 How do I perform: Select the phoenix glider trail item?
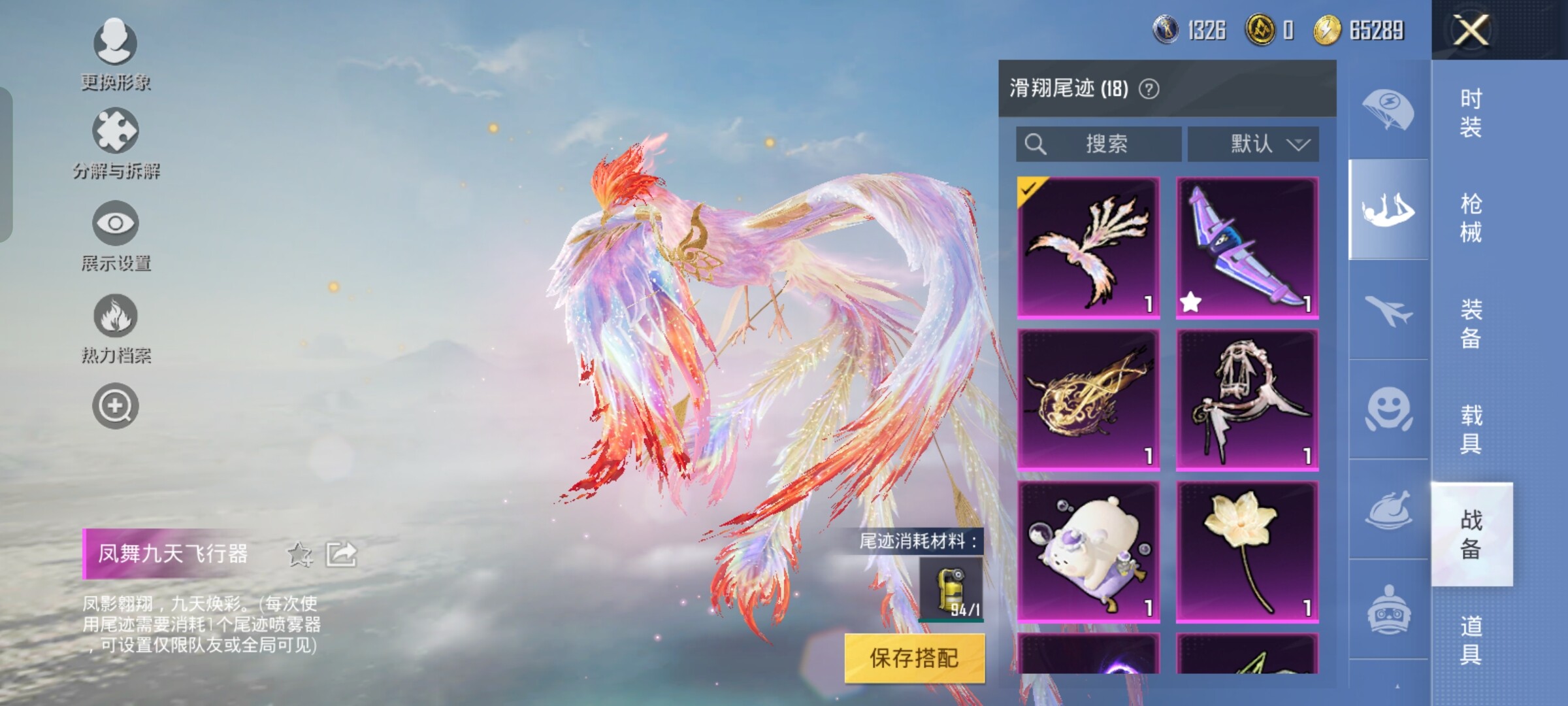1088,248
